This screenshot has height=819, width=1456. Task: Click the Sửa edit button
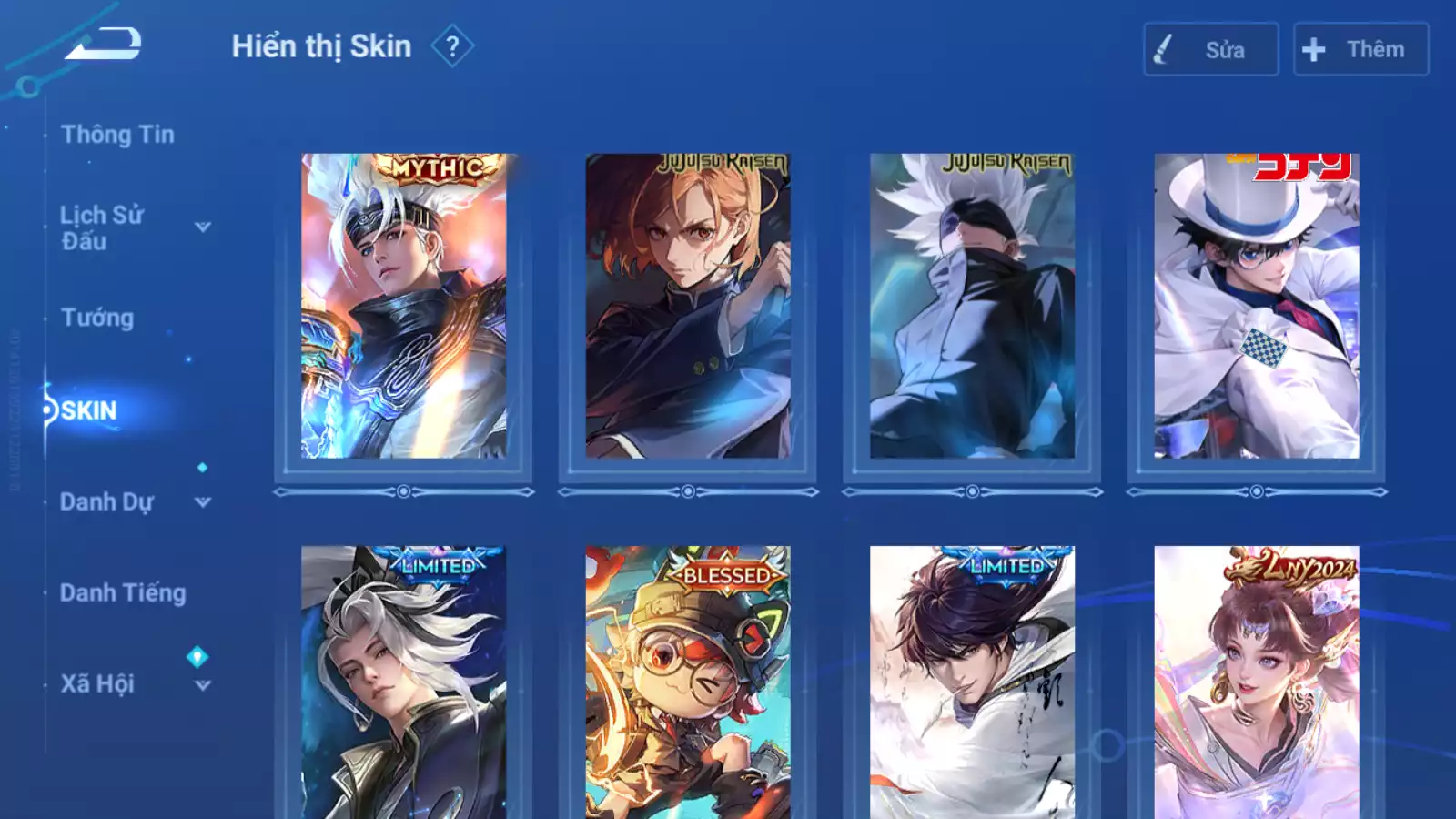pos(1210,50)
